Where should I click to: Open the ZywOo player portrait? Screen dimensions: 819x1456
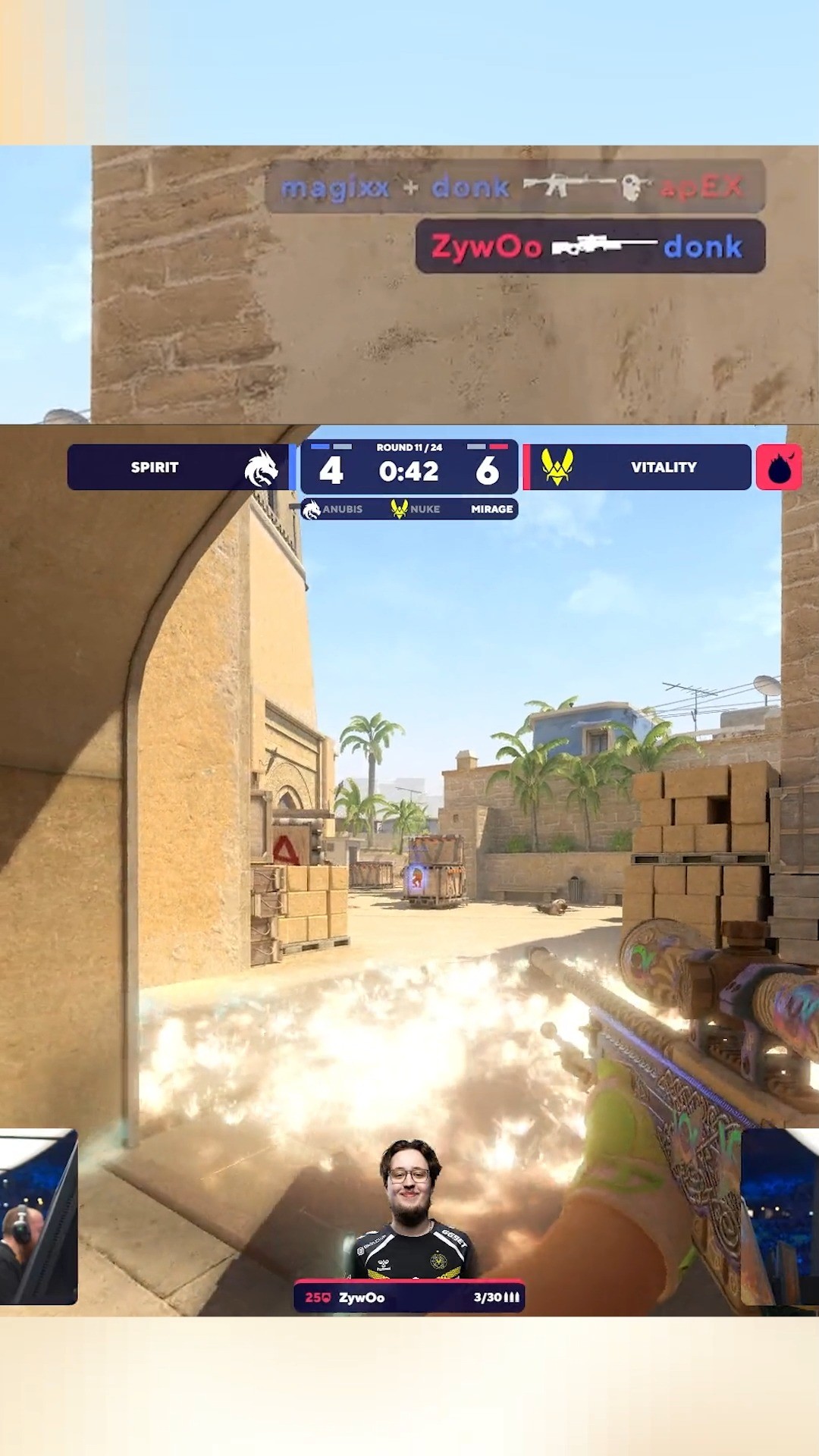tap(411, 1211)
